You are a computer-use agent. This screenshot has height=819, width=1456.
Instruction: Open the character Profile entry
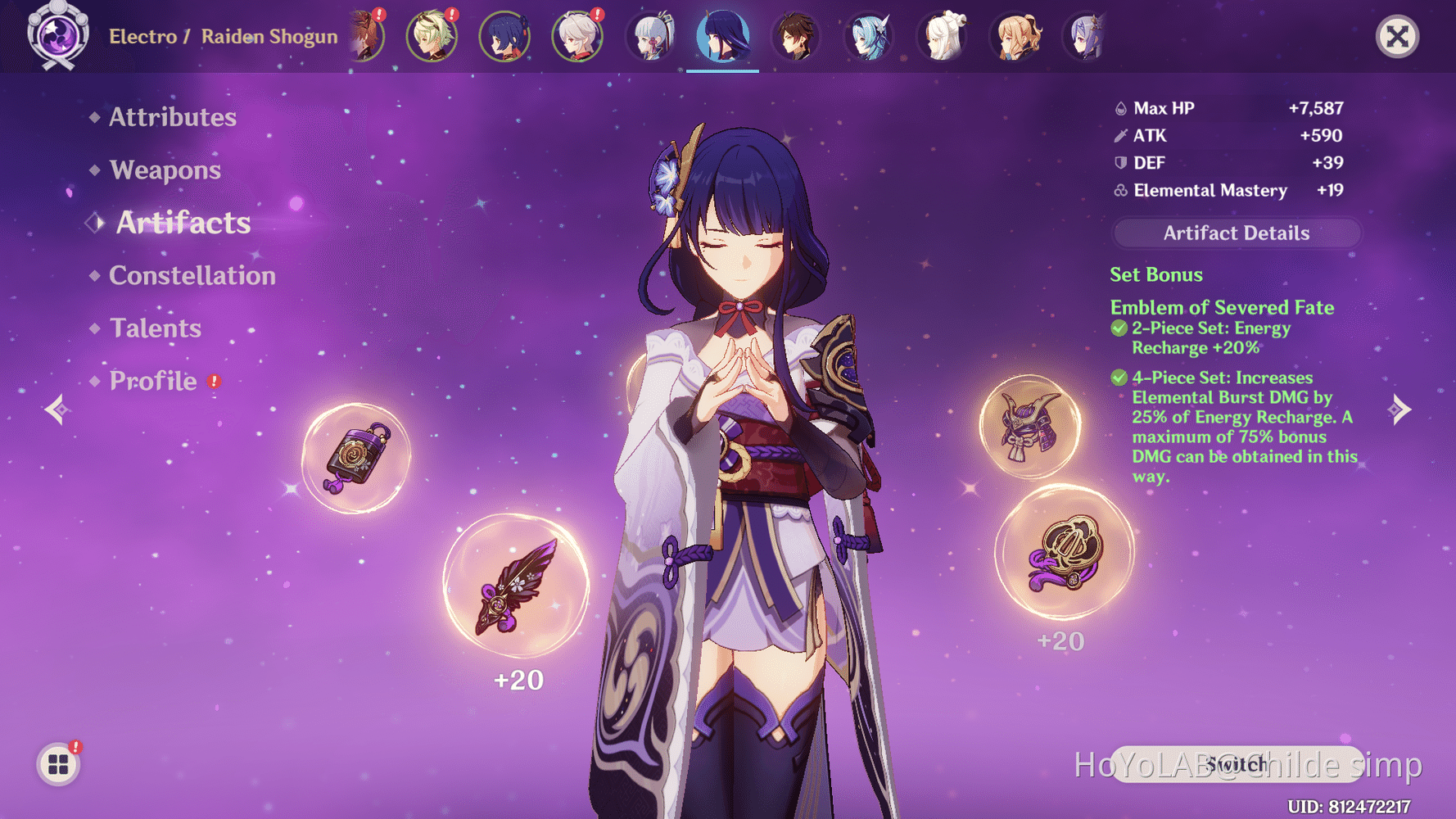click(153, 381)
